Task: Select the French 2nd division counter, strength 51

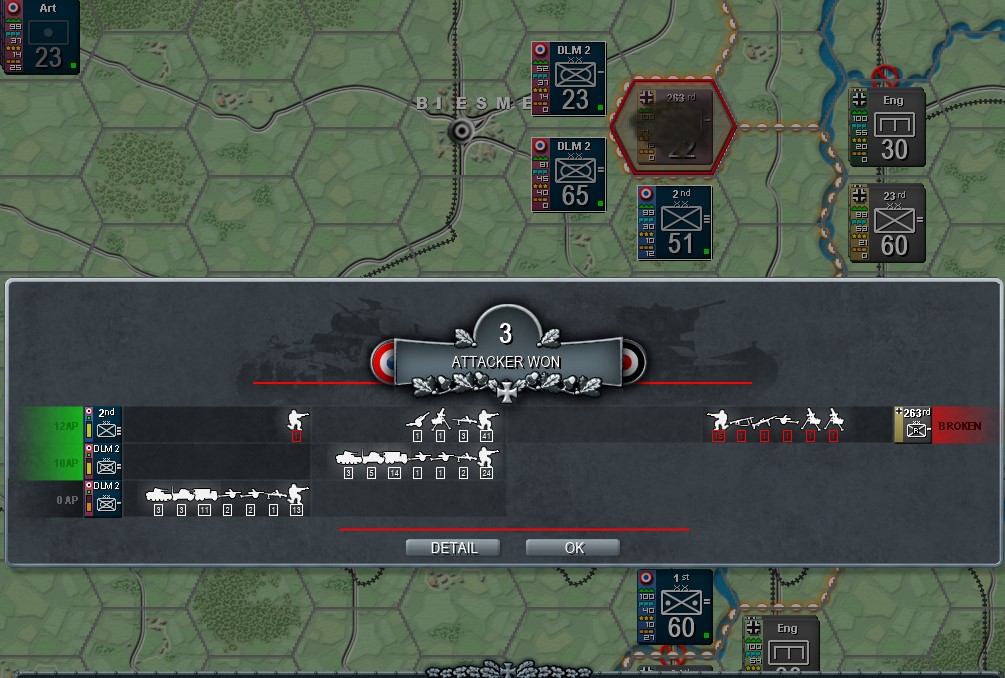Action: coord(675,222)
